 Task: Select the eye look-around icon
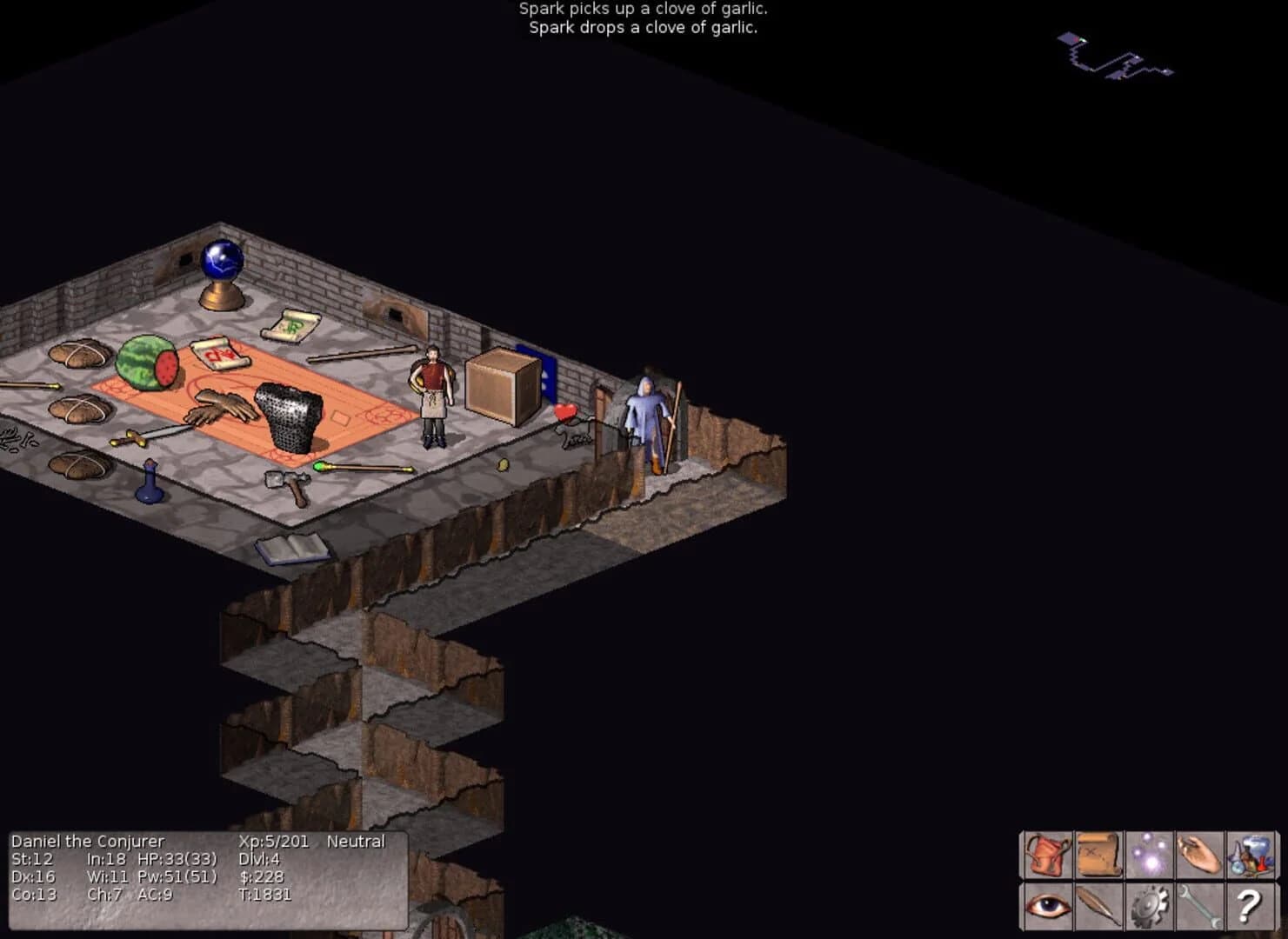[1046, 906]
